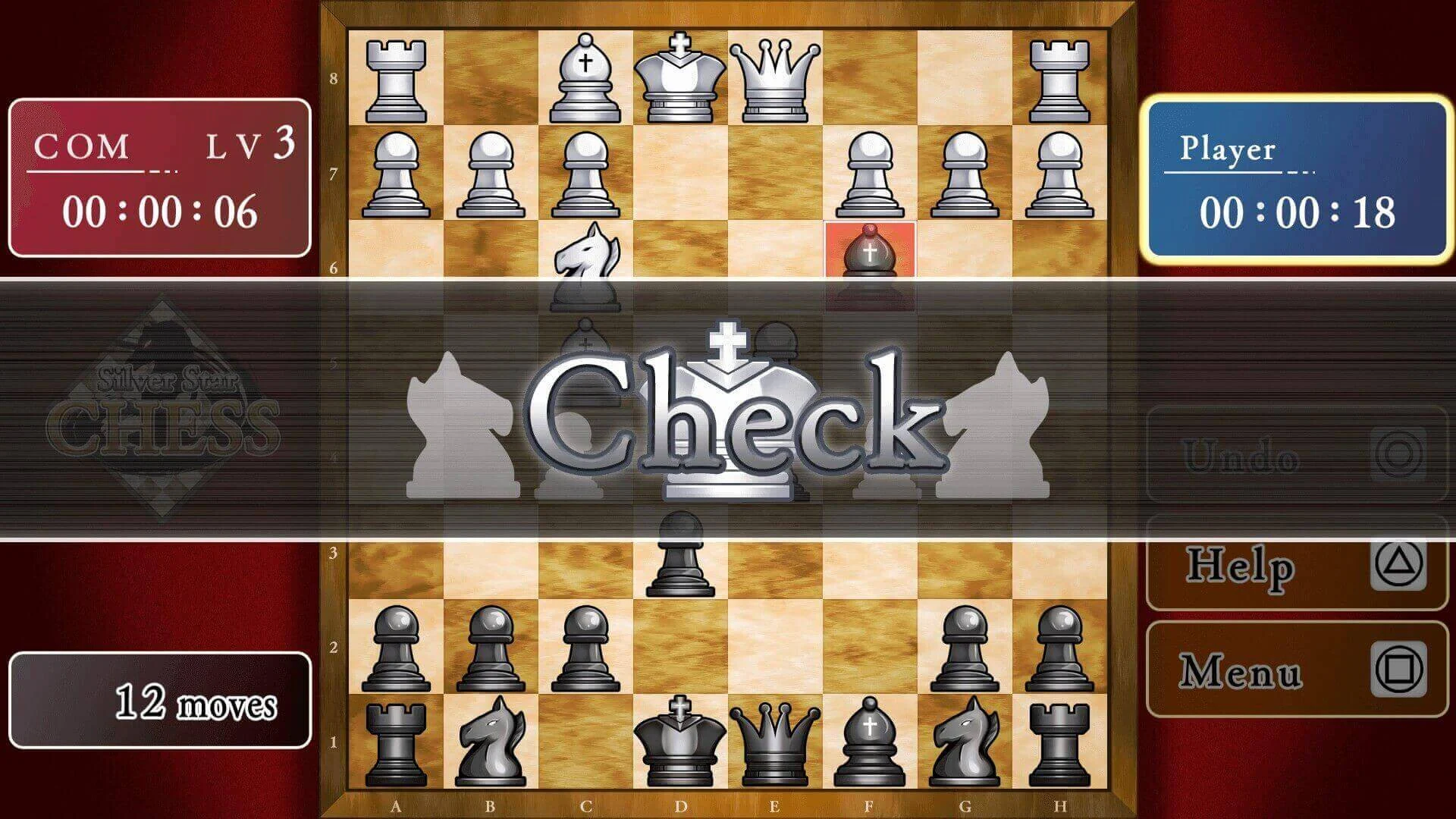
Task: Click the white bishop on C8
Action: [x=584, y=76]
